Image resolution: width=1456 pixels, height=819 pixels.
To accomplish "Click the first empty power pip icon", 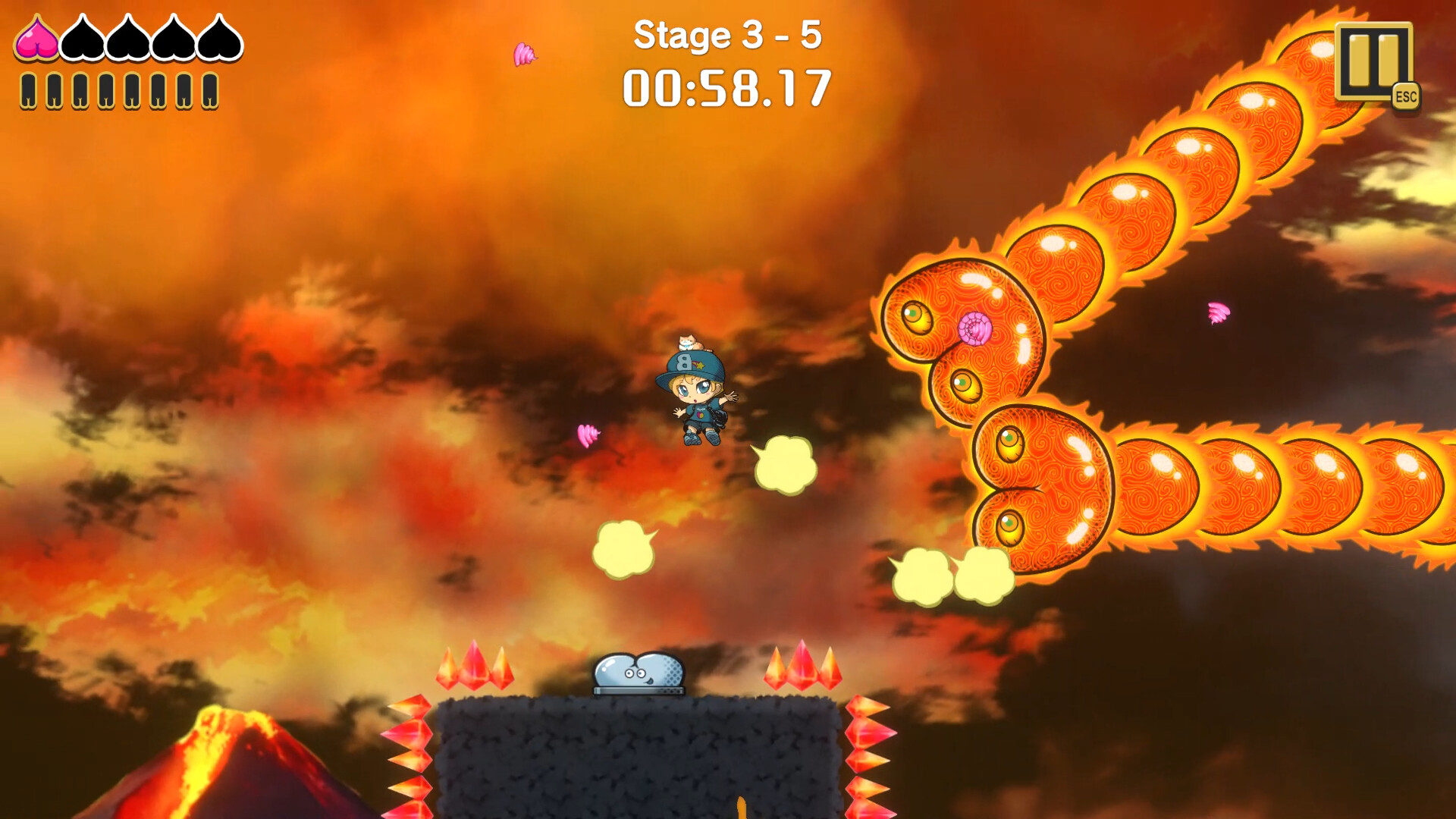I will click(28, 91).
